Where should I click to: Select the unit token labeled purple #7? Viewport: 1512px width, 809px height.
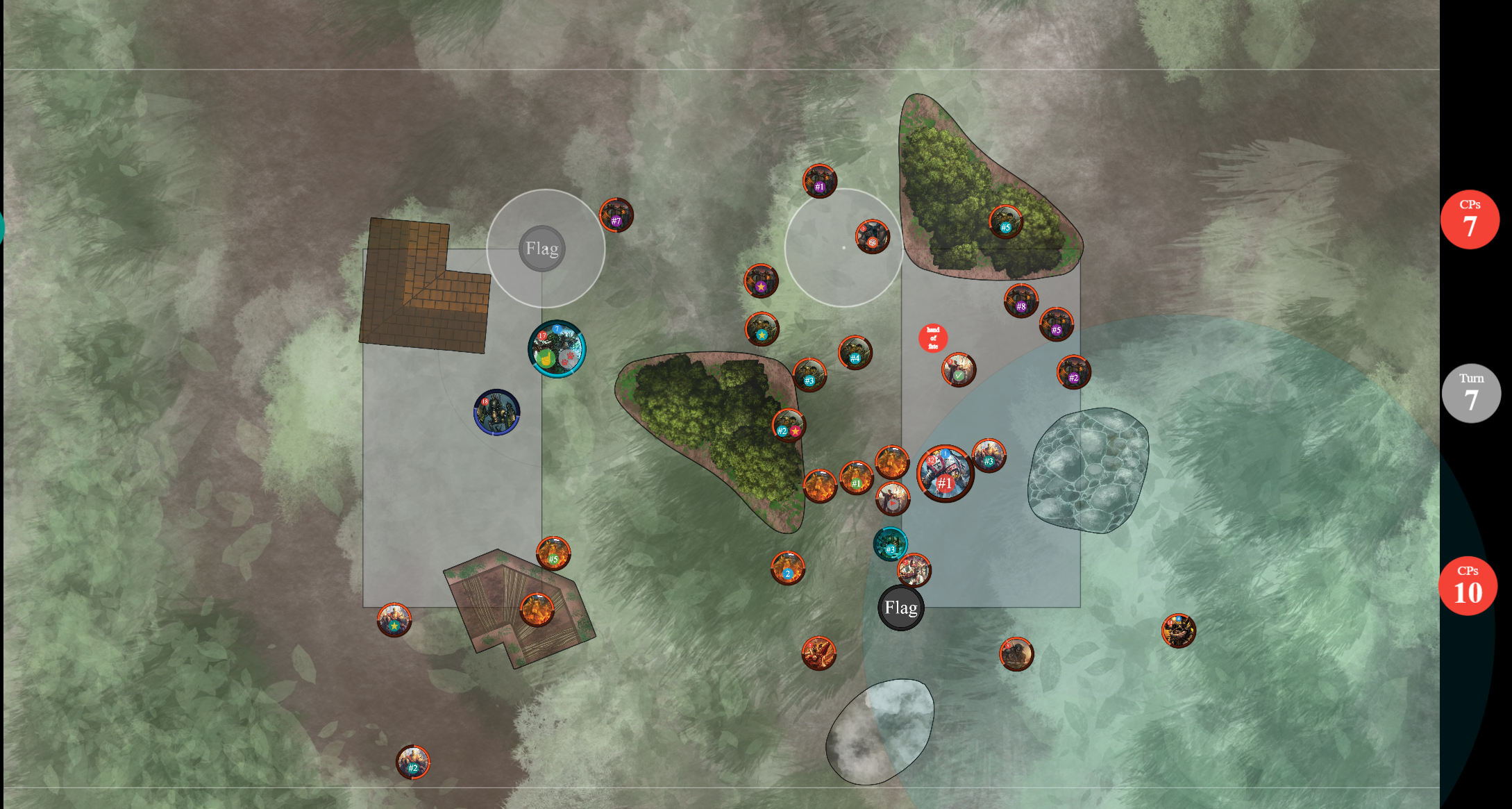coord(616,215)
